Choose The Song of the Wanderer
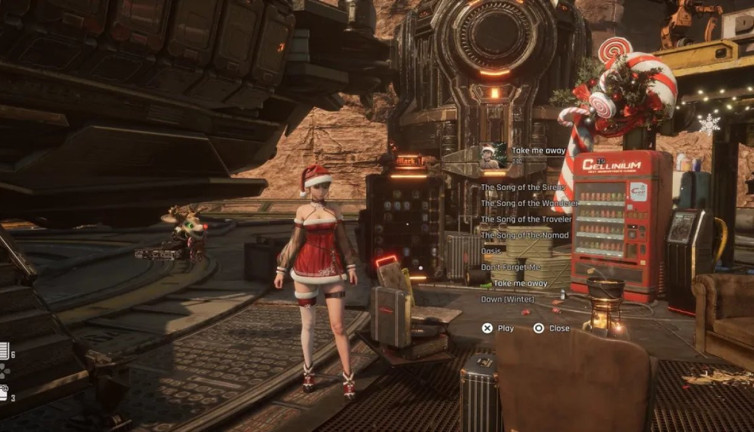 pos(529,203)
